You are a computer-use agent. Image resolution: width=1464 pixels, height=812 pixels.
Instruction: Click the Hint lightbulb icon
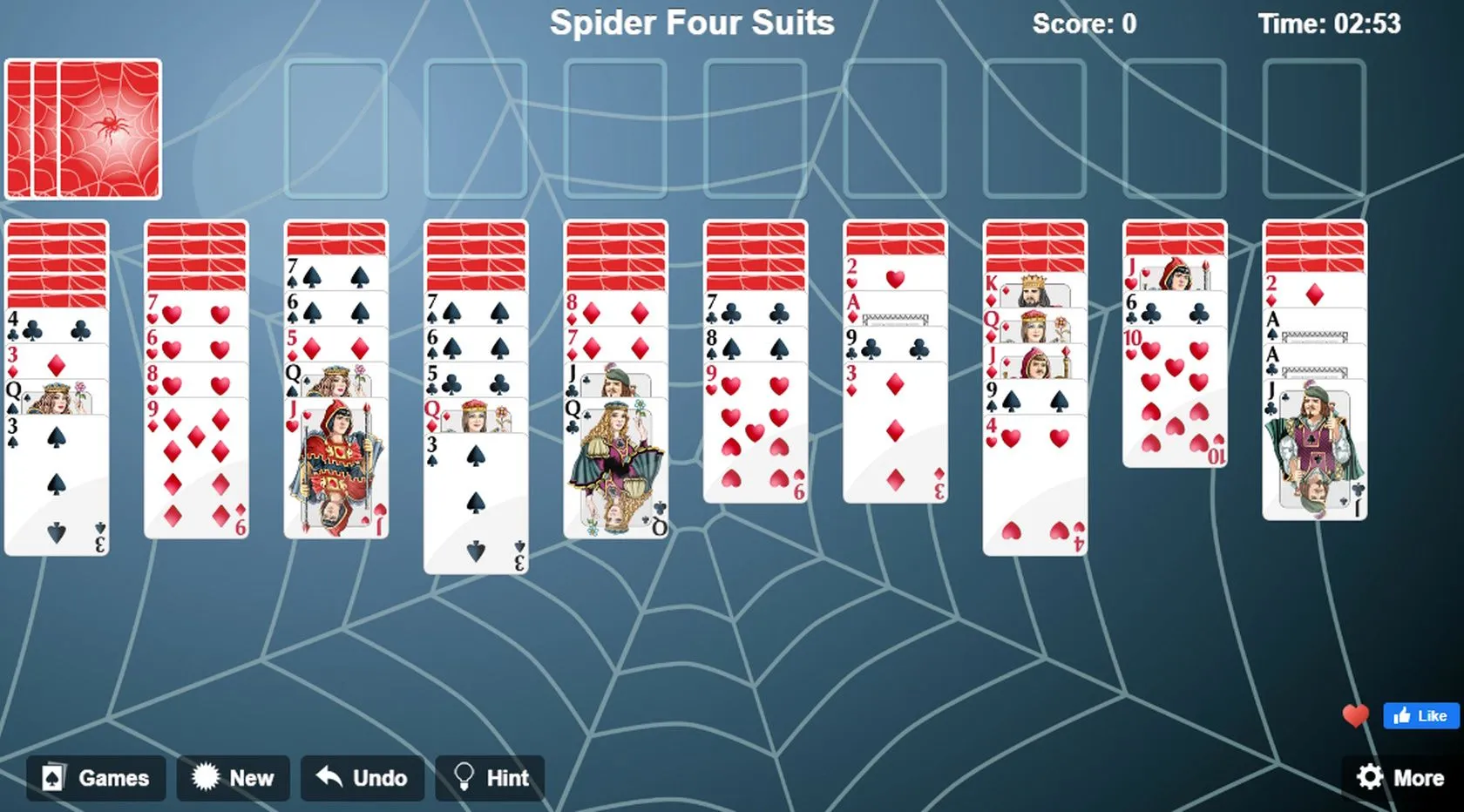463,778
